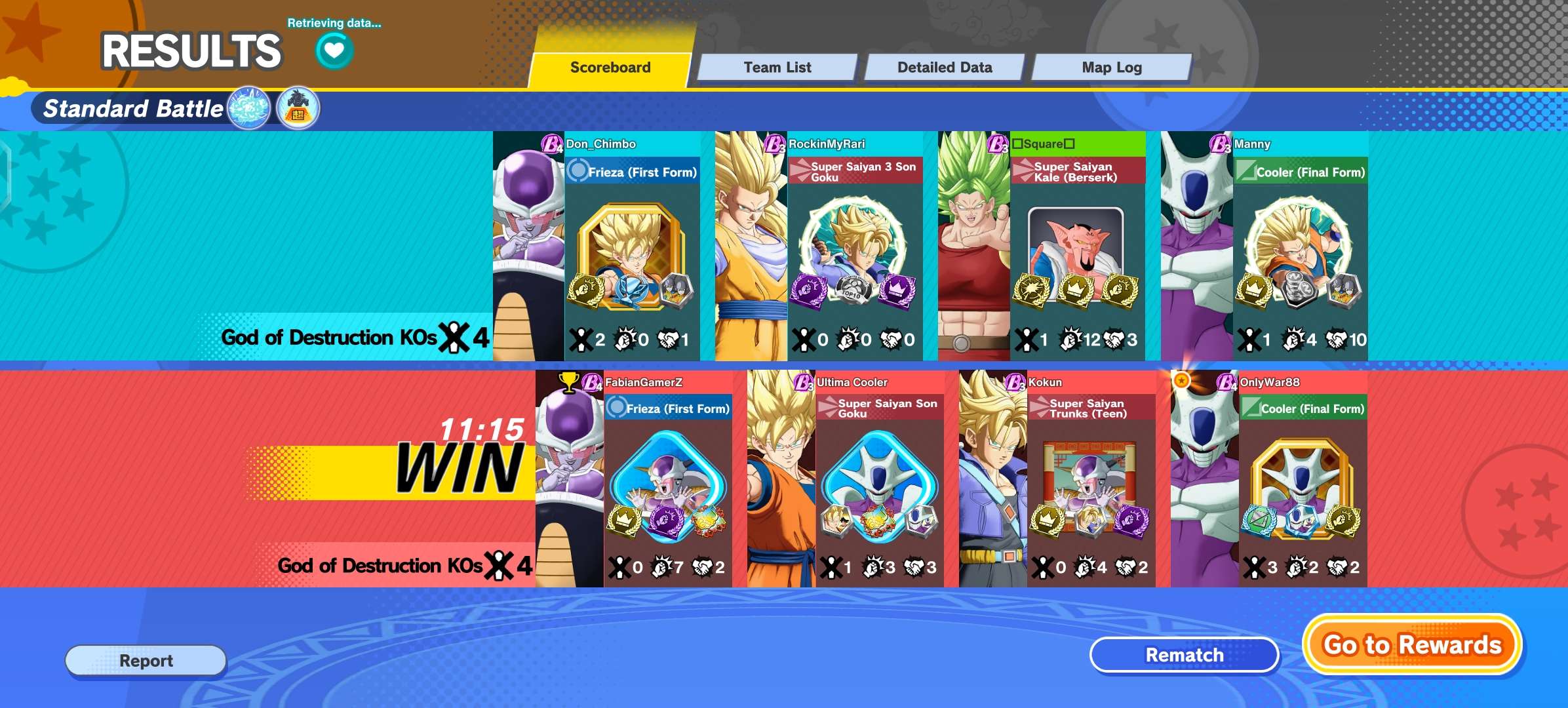Select Don_Chimbo's player card
This screenshot has height=708, width=1568.
[x=597, y=246]
